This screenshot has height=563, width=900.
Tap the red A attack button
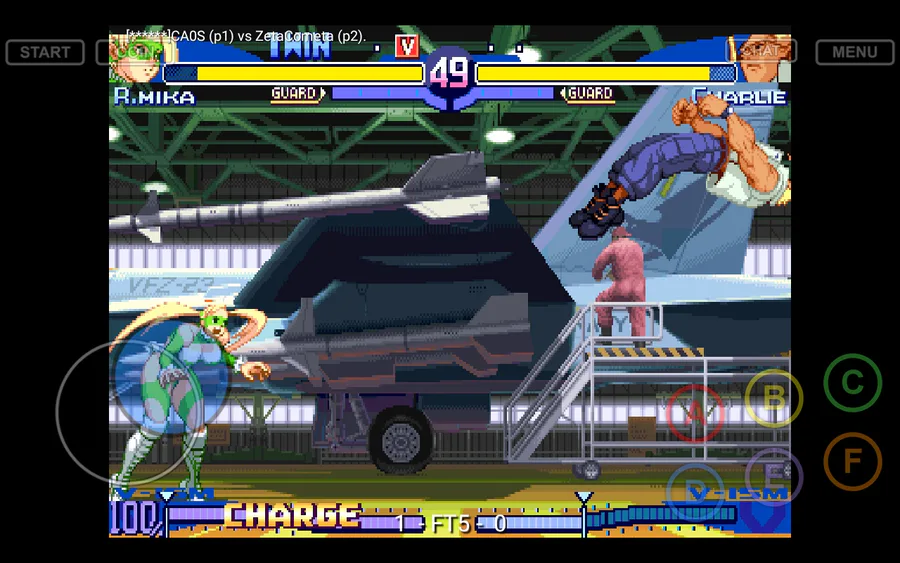(x=695, y=412)
